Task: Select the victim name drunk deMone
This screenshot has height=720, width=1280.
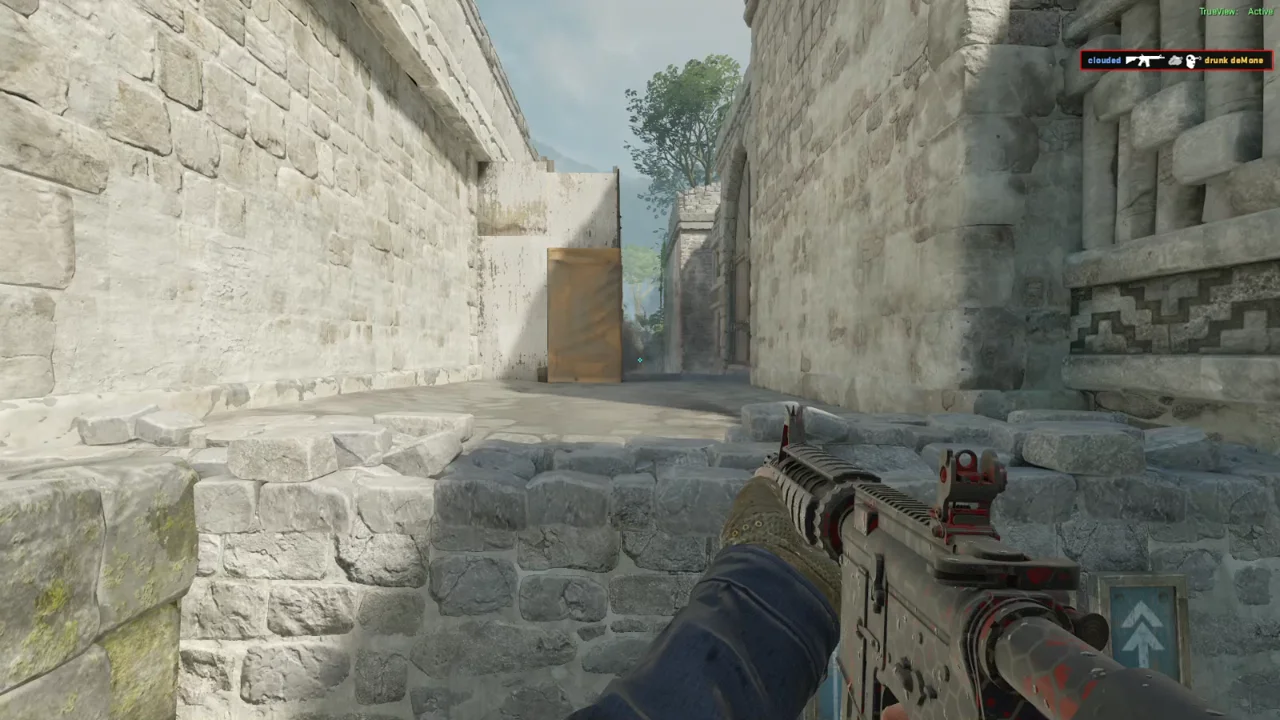Action: coord(1233,61)
